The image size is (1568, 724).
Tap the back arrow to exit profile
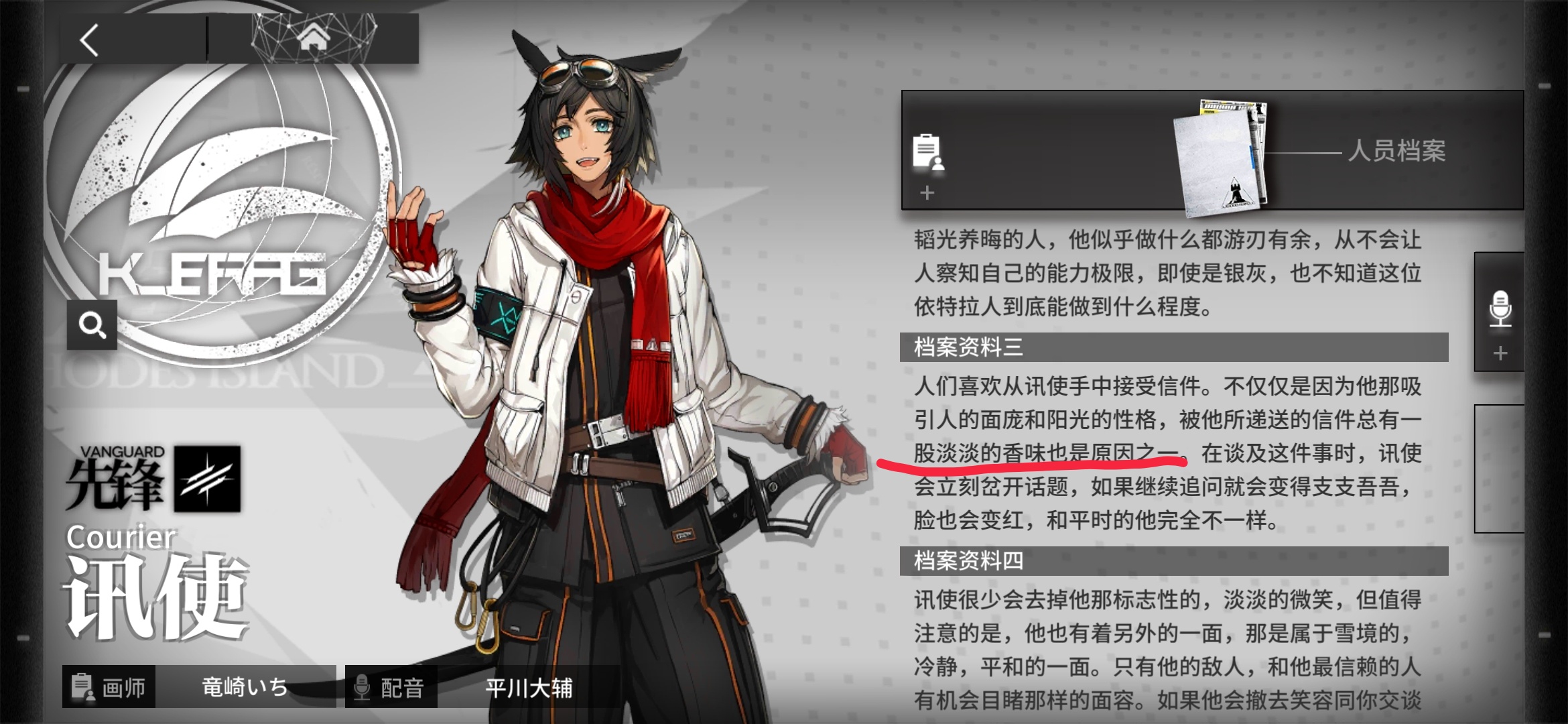coord(87,42)
